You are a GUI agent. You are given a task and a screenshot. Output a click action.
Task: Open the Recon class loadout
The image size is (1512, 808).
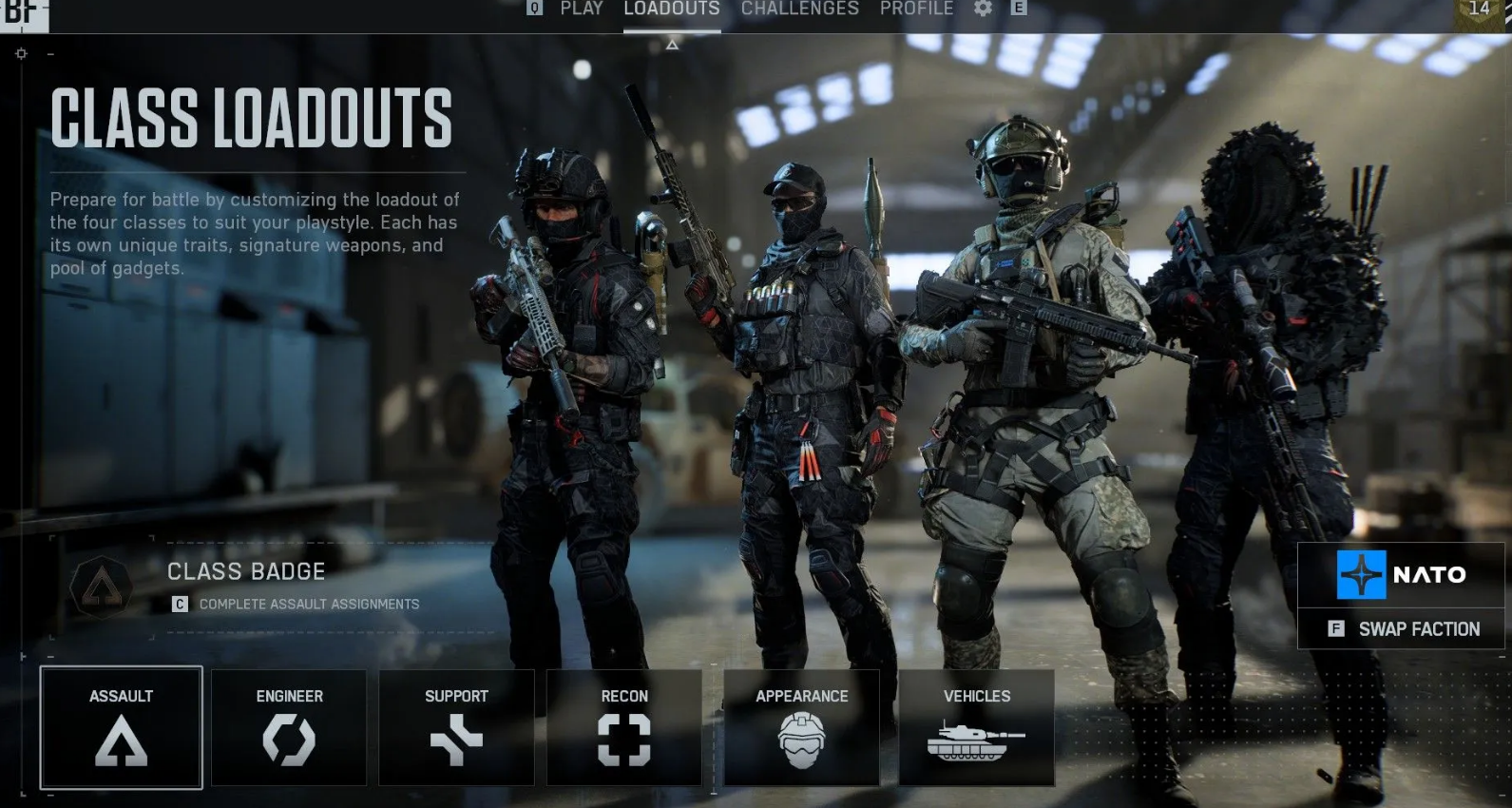[x=624, y=727]
